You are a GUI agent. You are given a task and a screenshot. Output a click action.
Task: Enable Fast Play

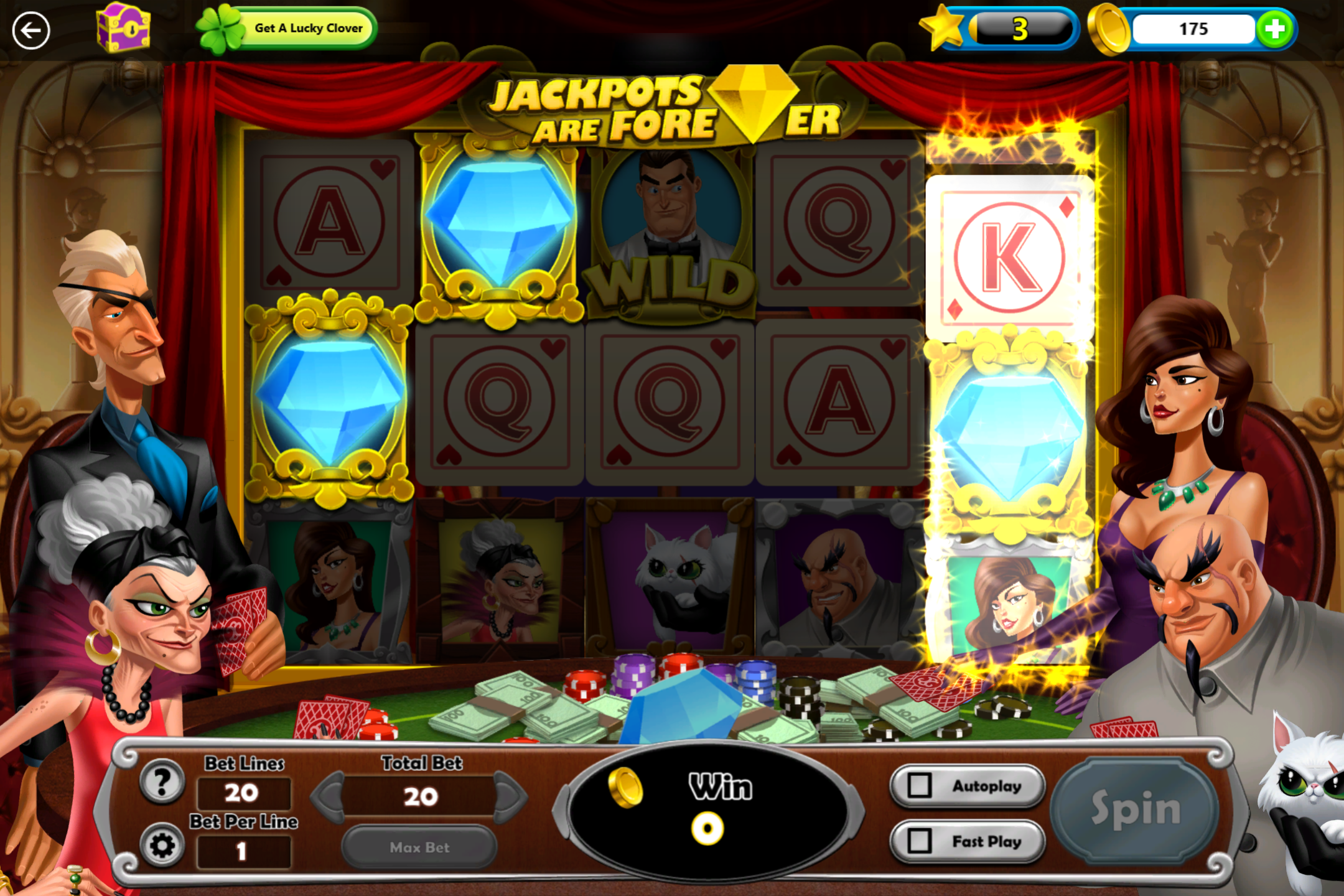968,841
